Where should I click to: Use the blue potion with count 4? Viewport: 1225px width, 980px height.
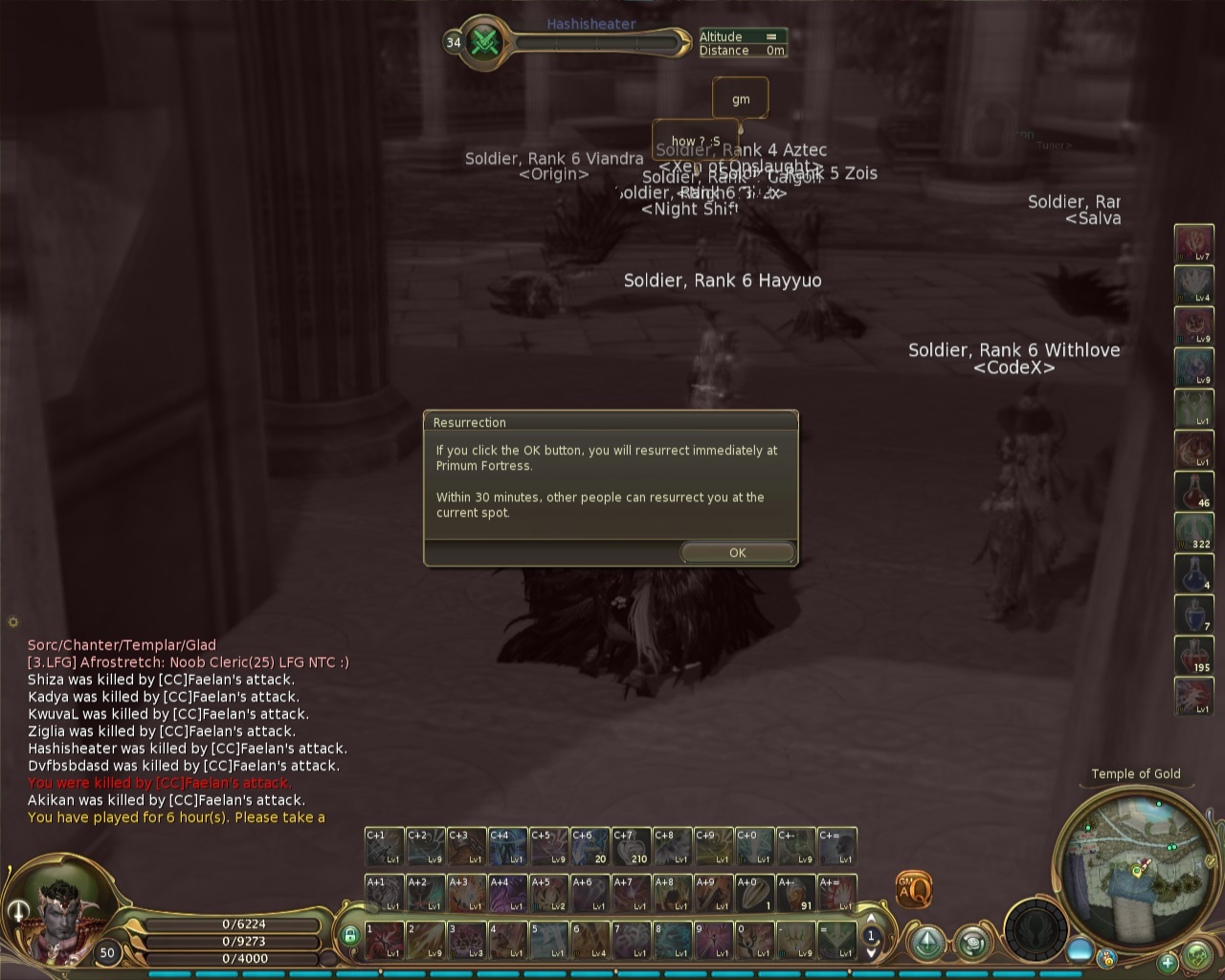[x=1193, y=572]
